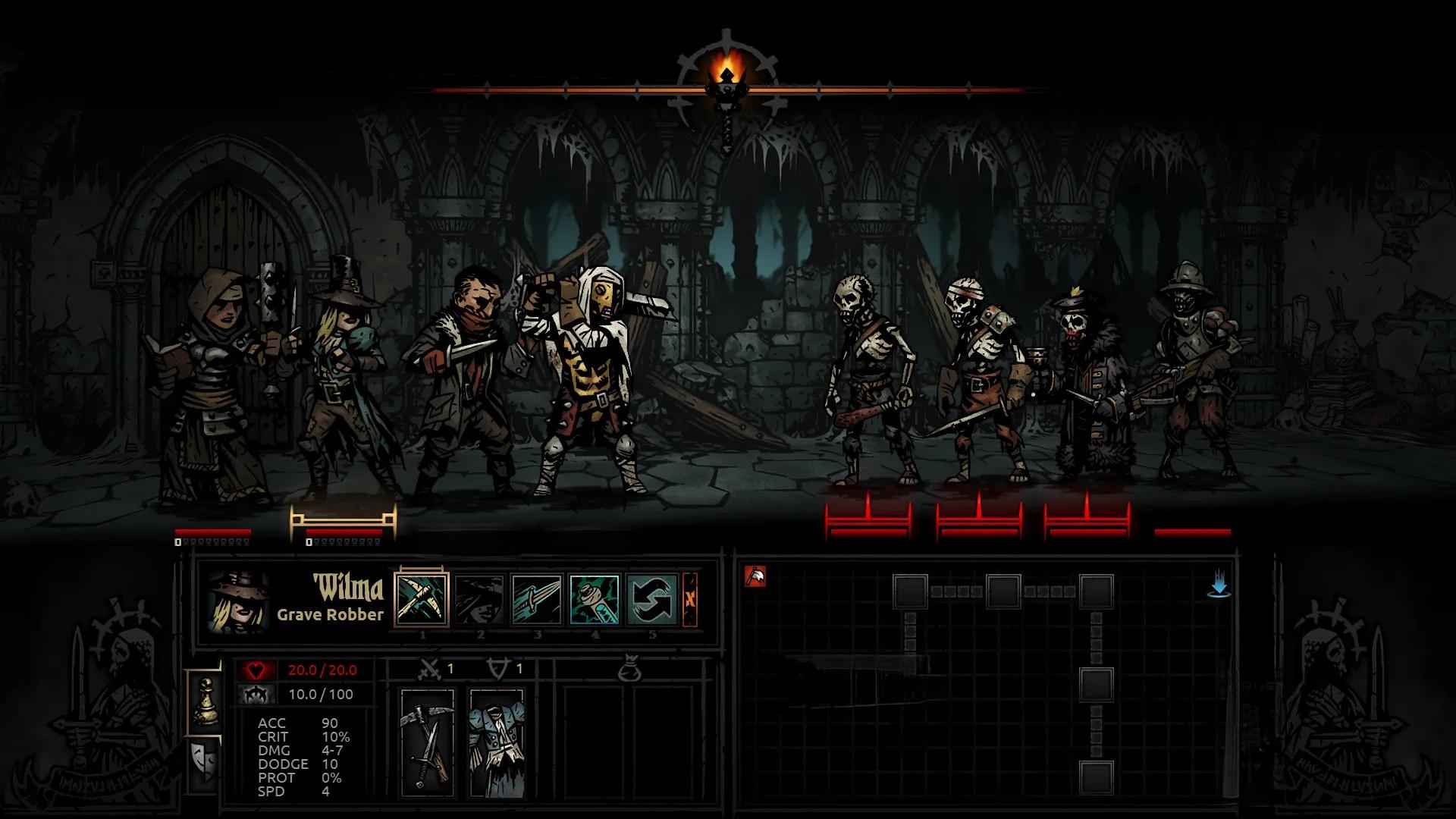Click the trinket bag icon
The height and width of the screenshot is (819, 1456).
[x=629, y=670]
